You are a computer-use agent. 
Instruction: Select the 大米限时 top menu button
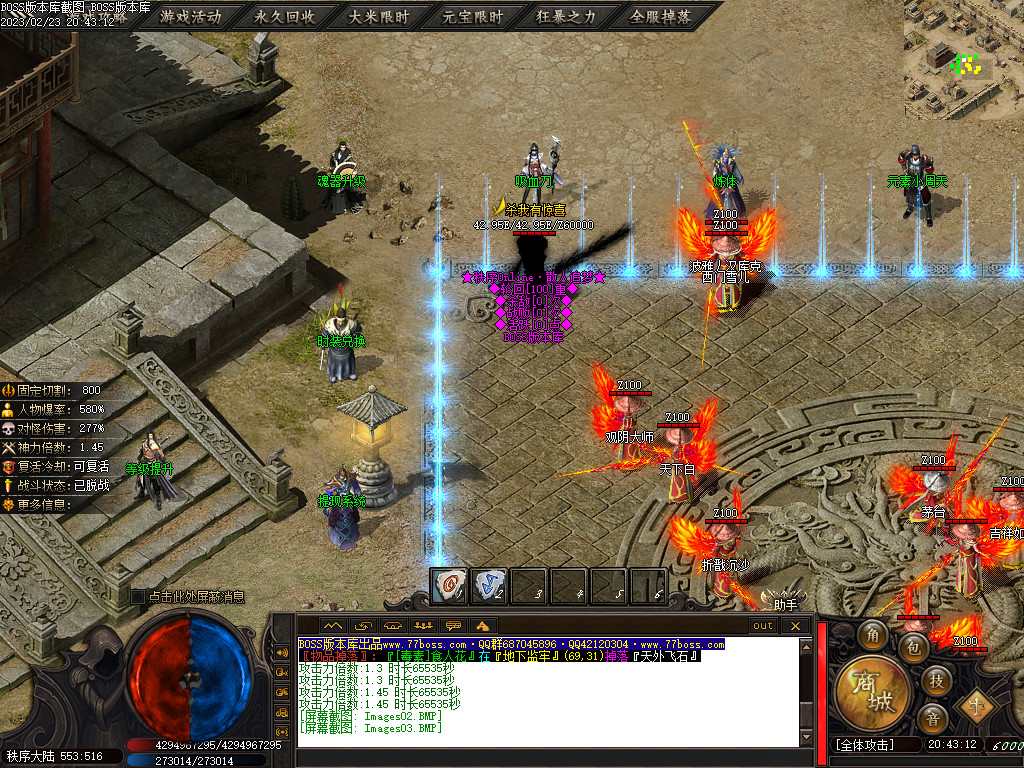click(x=379, y=17)
